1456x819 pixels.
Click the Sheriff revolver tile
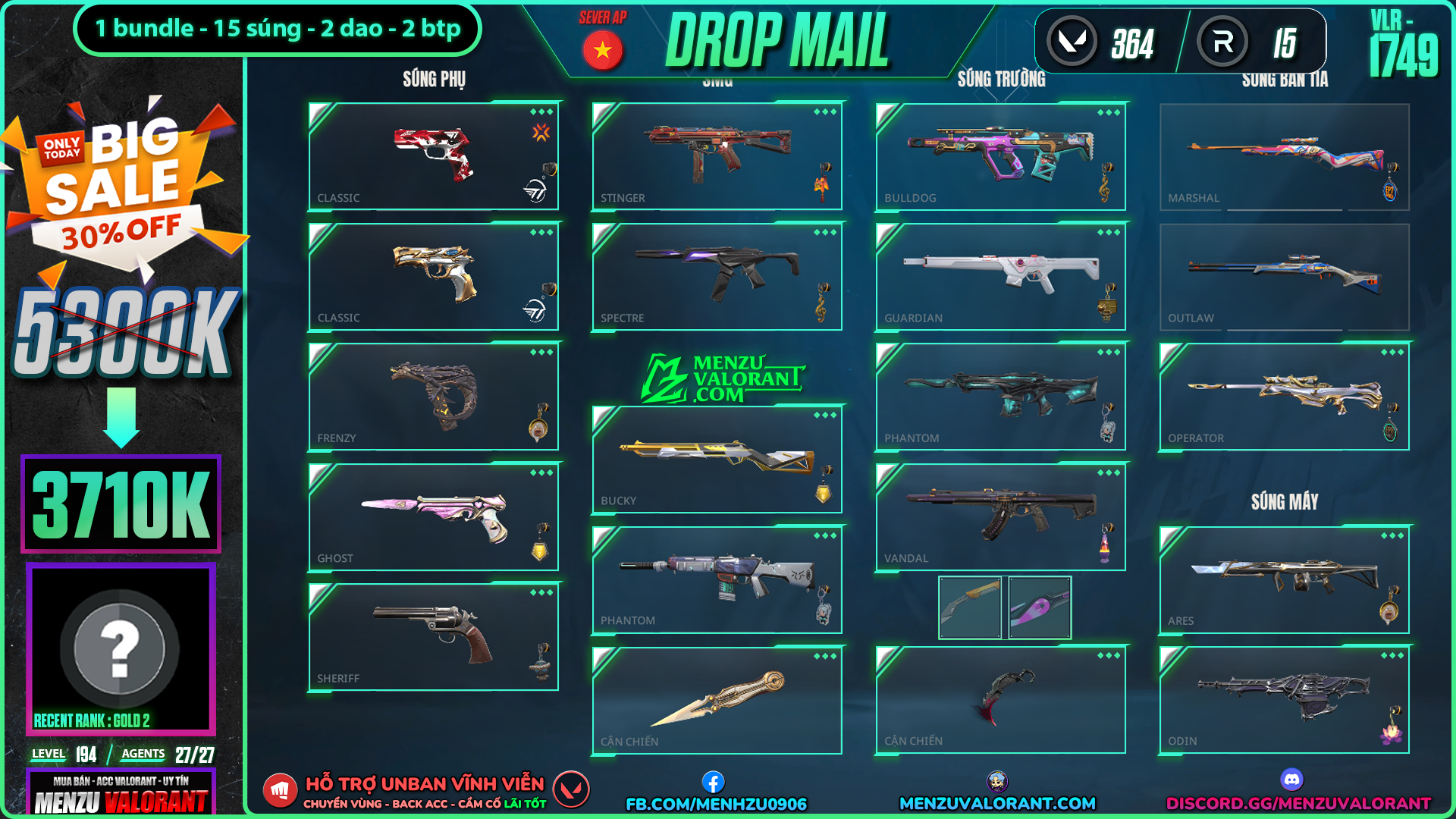point(433,637)
